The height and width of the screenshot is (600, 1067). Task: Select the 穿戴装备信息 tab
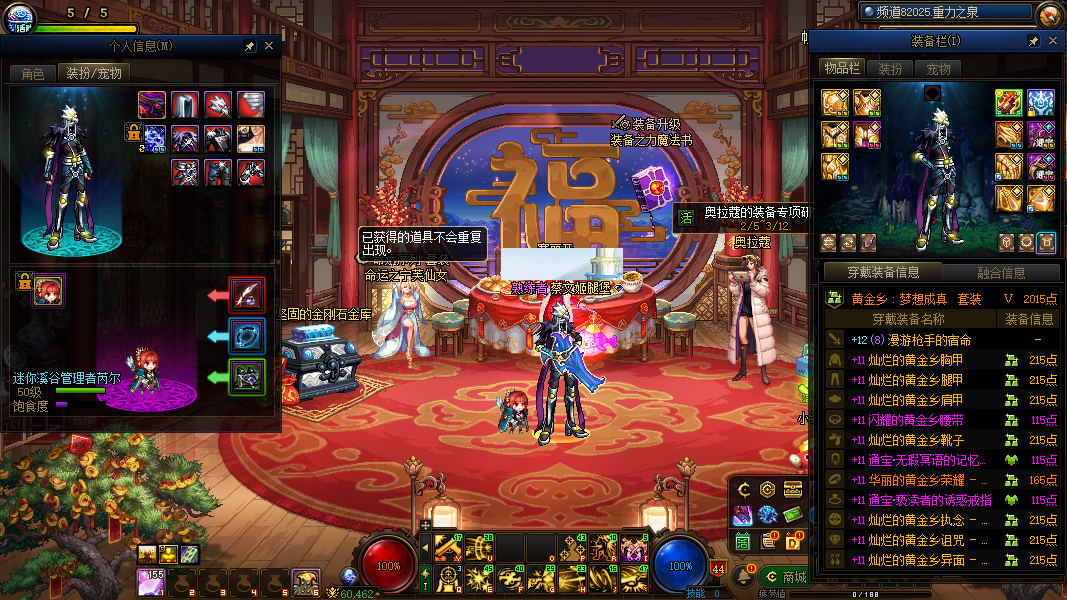[x=883, y=272]
